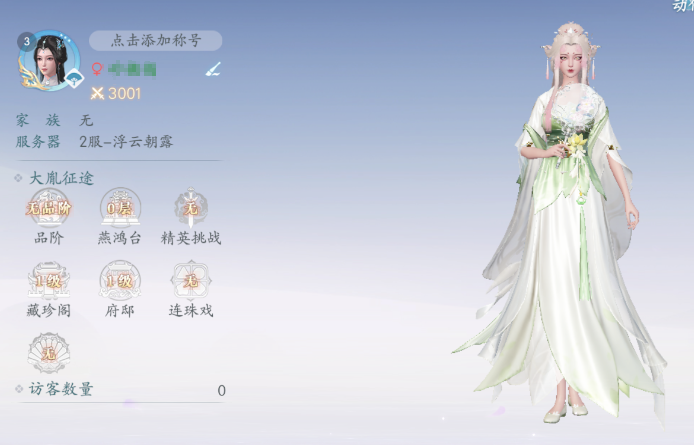
Task: Select the 品阶 rank badge
Action: (49, 209)
